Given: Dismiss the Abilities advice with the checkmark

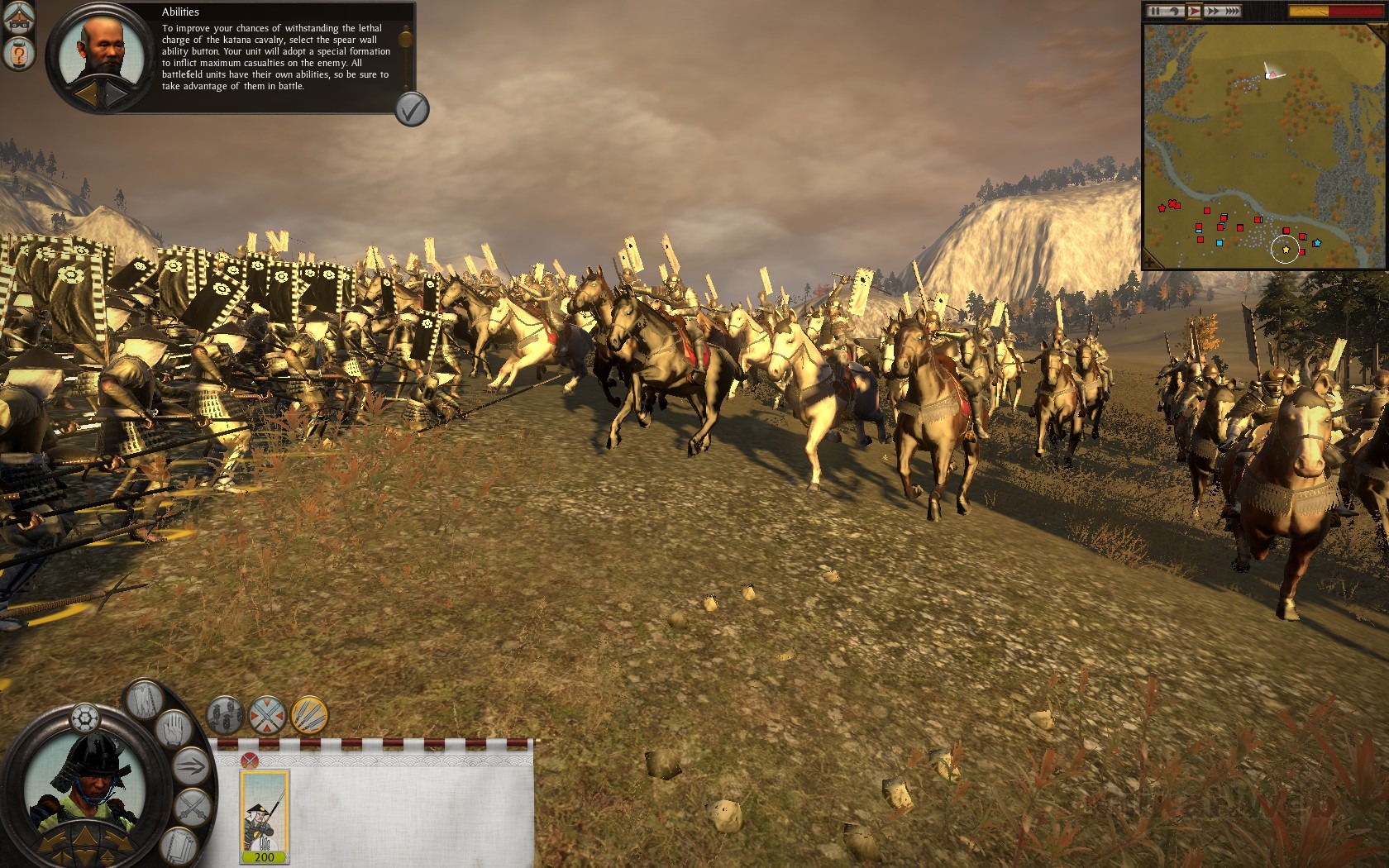Looking at the screenshot, I should coord(412,109).
